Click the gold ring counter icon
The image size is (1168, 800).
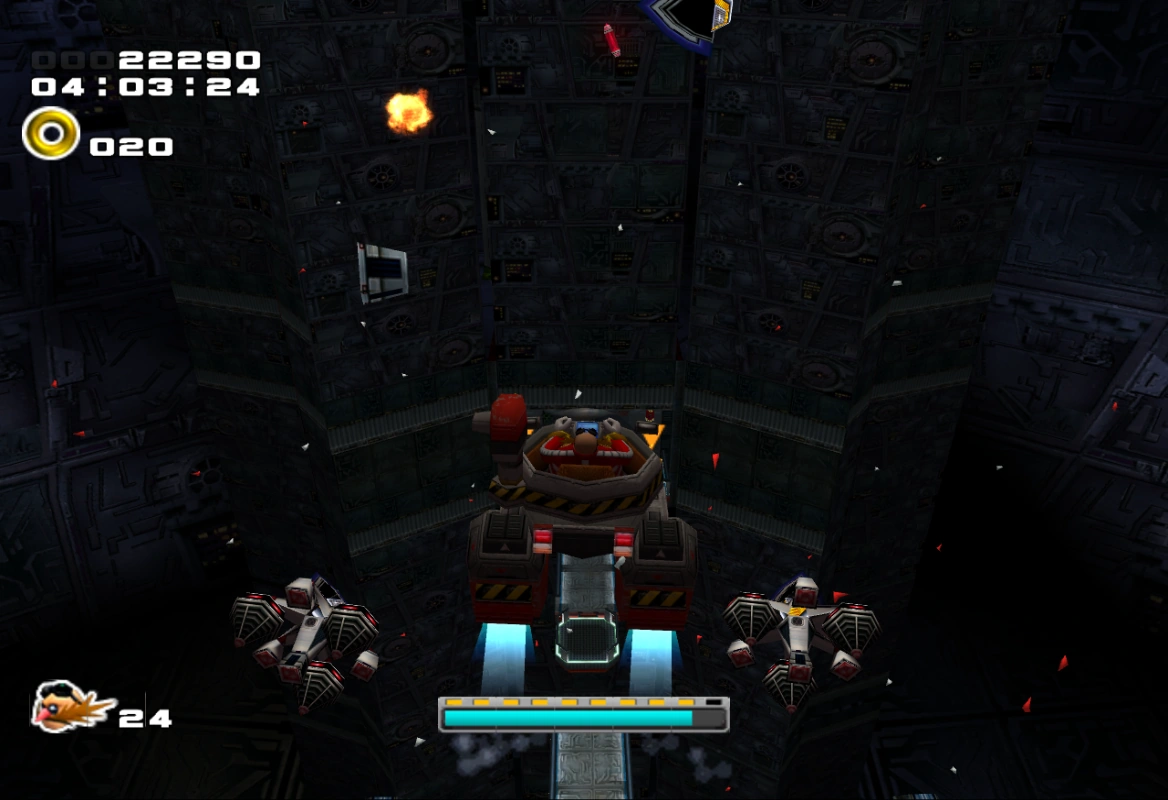(50, 134)
